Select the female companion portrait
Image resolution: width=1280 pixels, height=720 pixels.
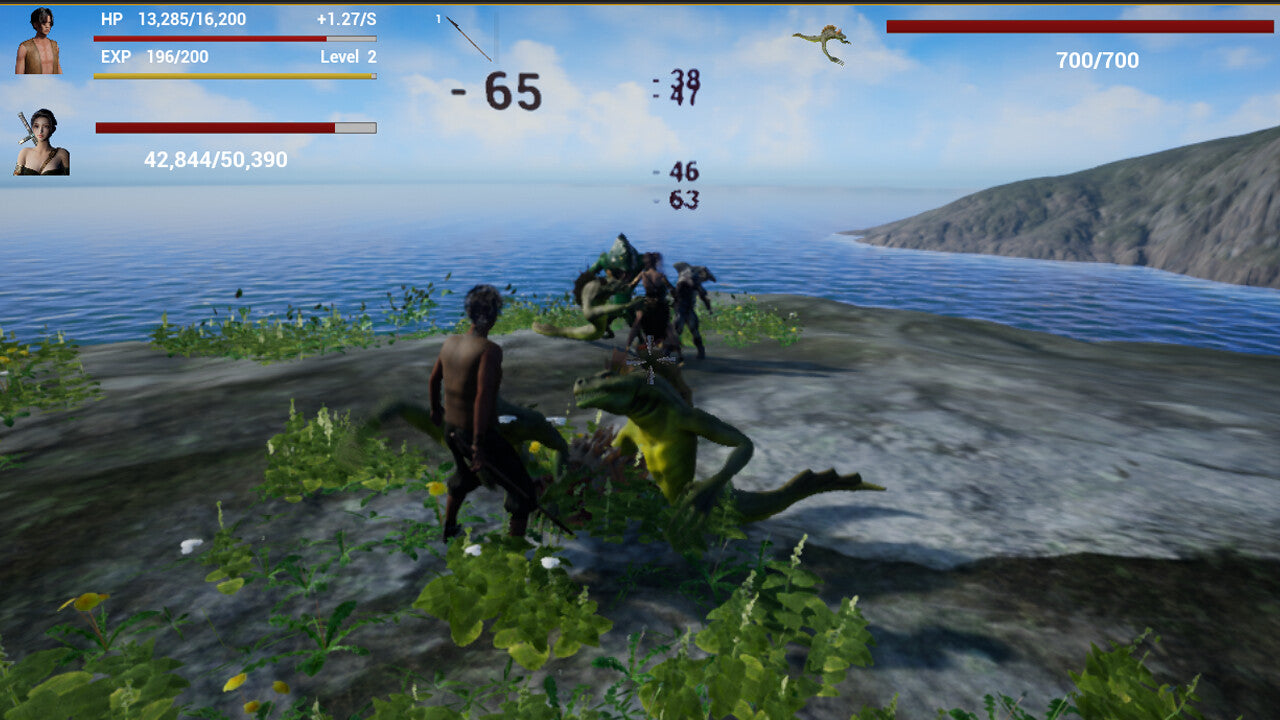click(x=41, y=142)
